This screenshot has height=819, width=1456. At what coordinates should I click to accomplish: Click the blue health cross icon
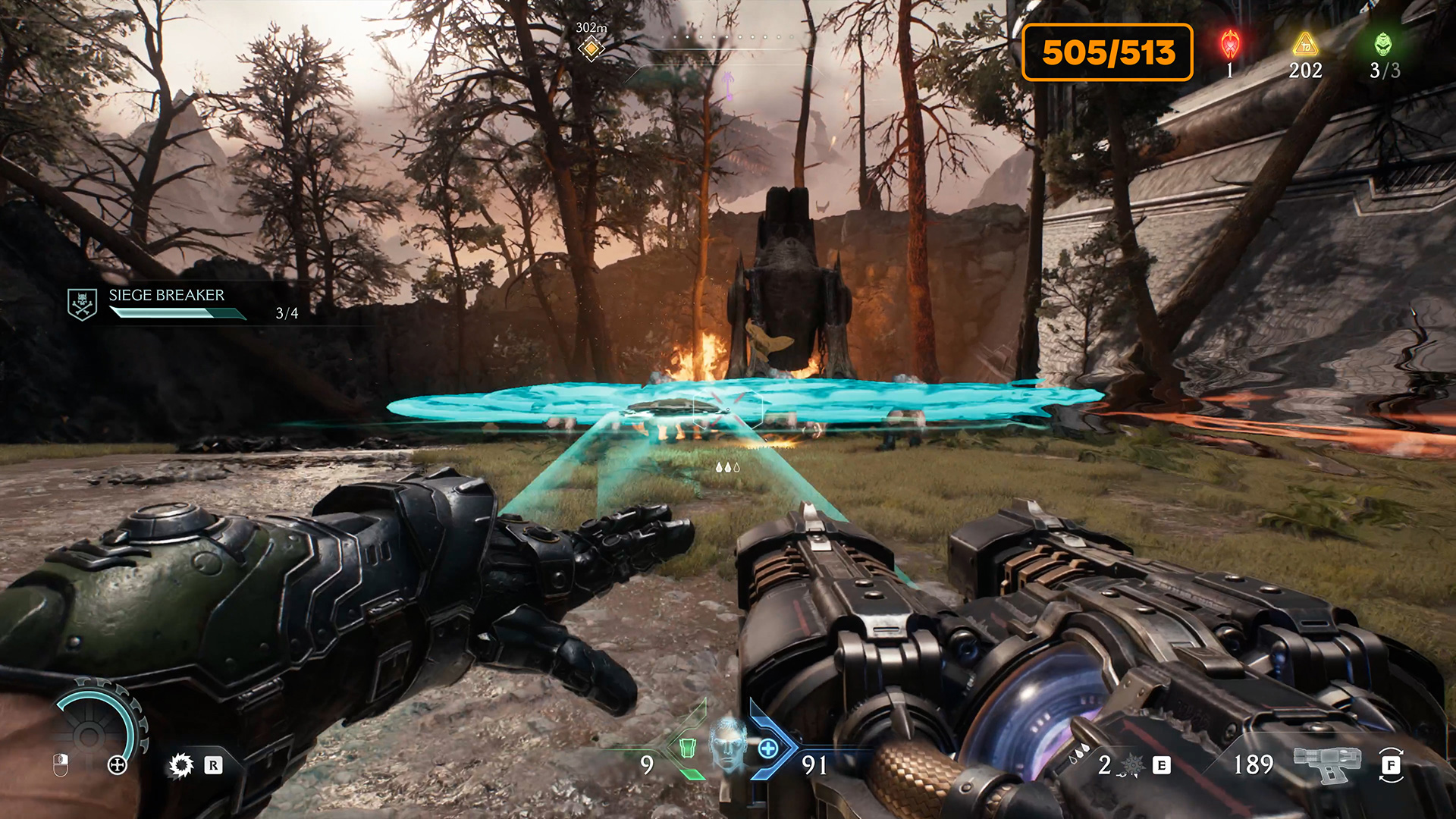pyautogui.click(x=767, y=749)
